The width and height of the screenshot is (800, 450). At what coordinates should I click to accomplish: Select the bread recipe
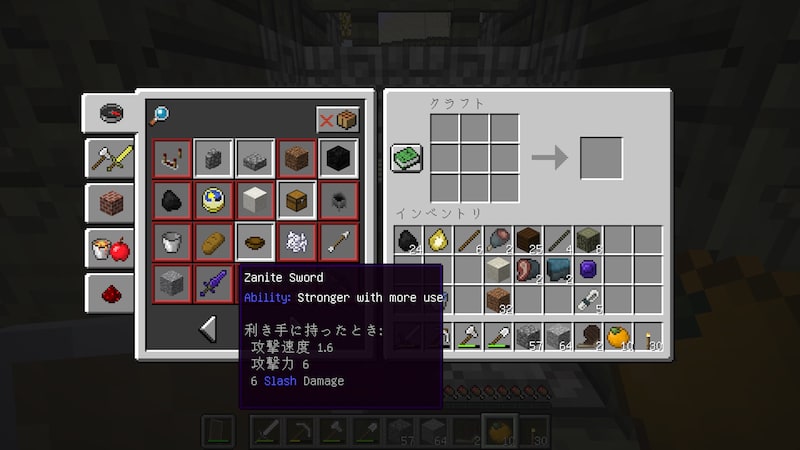click(x=214, y=242)
